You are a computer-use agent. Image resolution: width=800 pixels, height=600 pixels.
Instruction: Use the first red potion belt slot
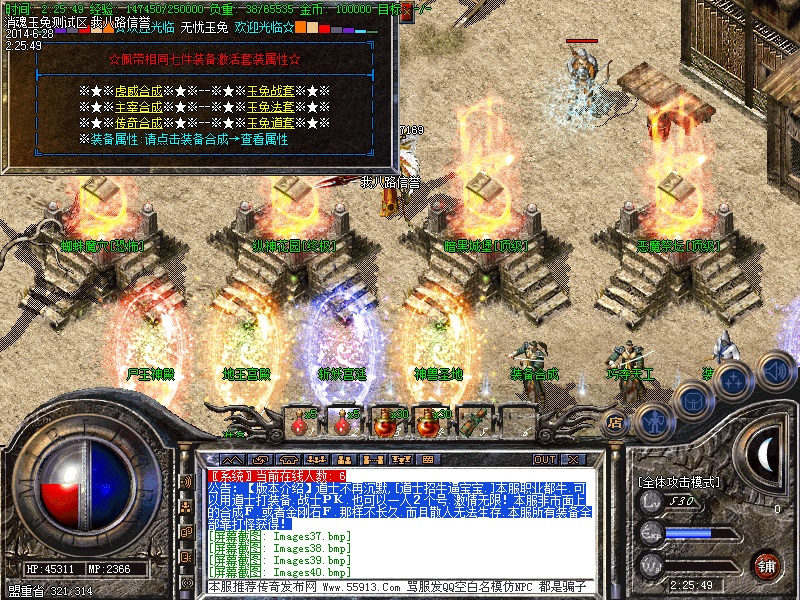coord(301,423)
